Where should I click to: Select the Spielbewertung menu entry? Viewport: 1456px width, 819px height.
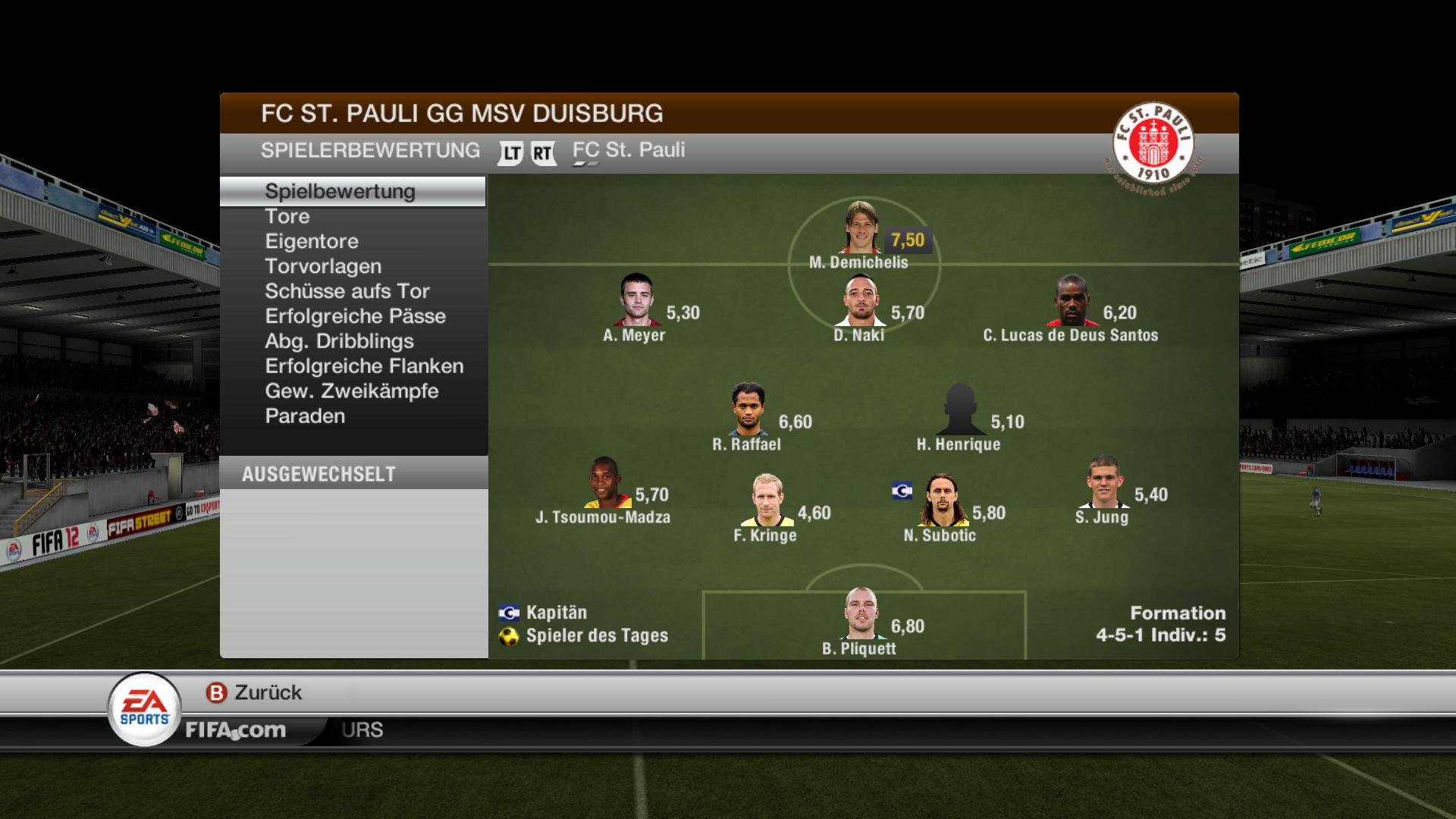tap(340, 191)
